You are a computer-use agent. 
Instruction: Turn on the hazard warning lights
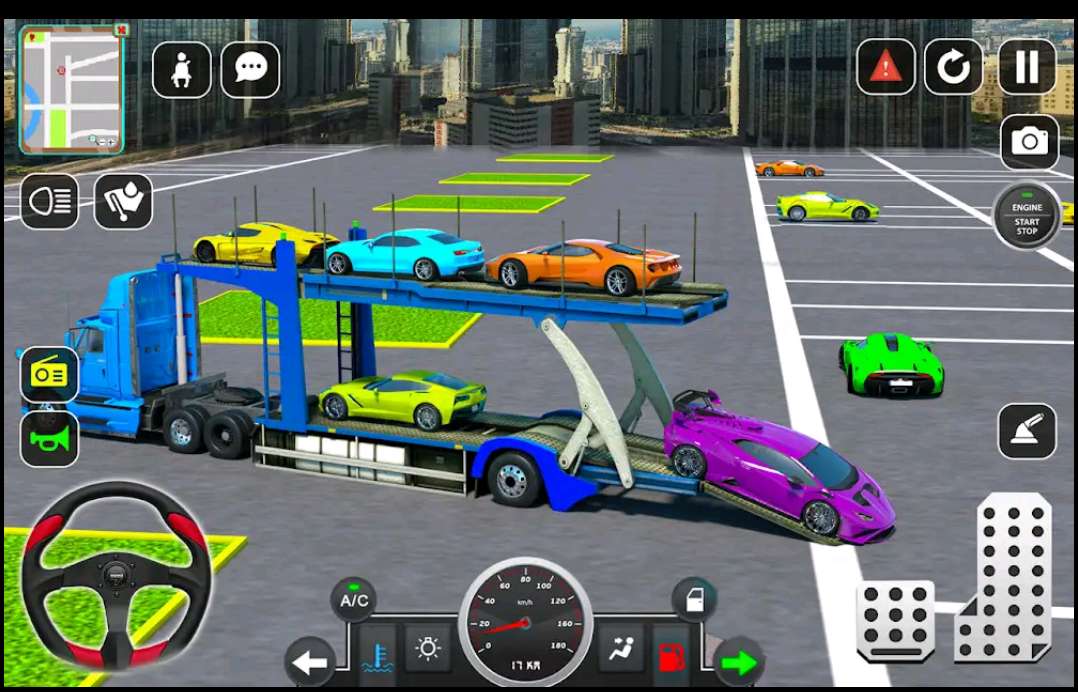point(885,67)
